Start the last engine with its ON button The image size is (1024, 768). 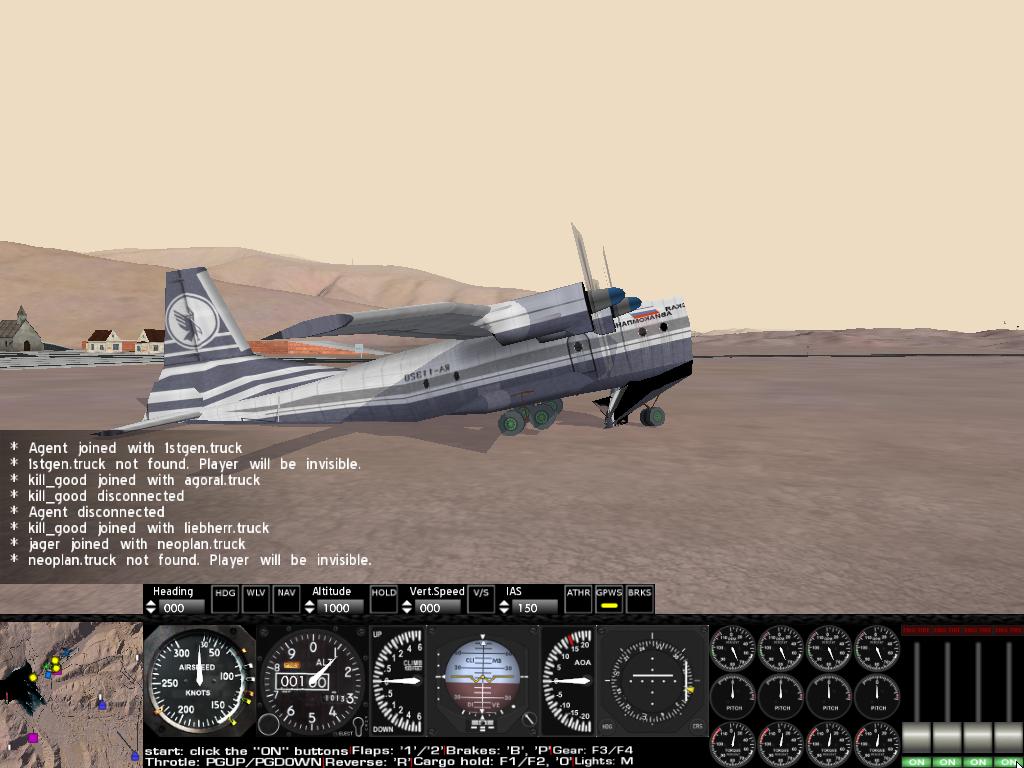pos(1008,762)
